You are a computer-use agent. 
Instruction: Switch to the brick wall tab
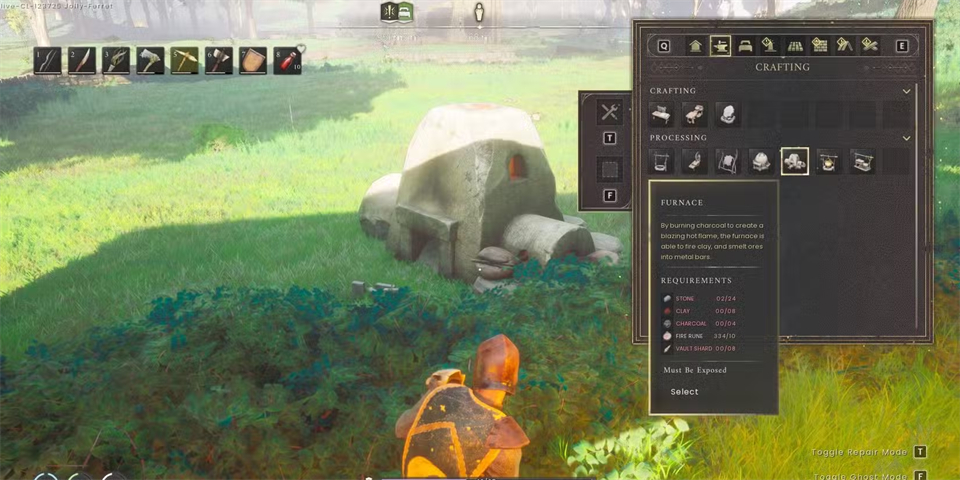(820, 46)
